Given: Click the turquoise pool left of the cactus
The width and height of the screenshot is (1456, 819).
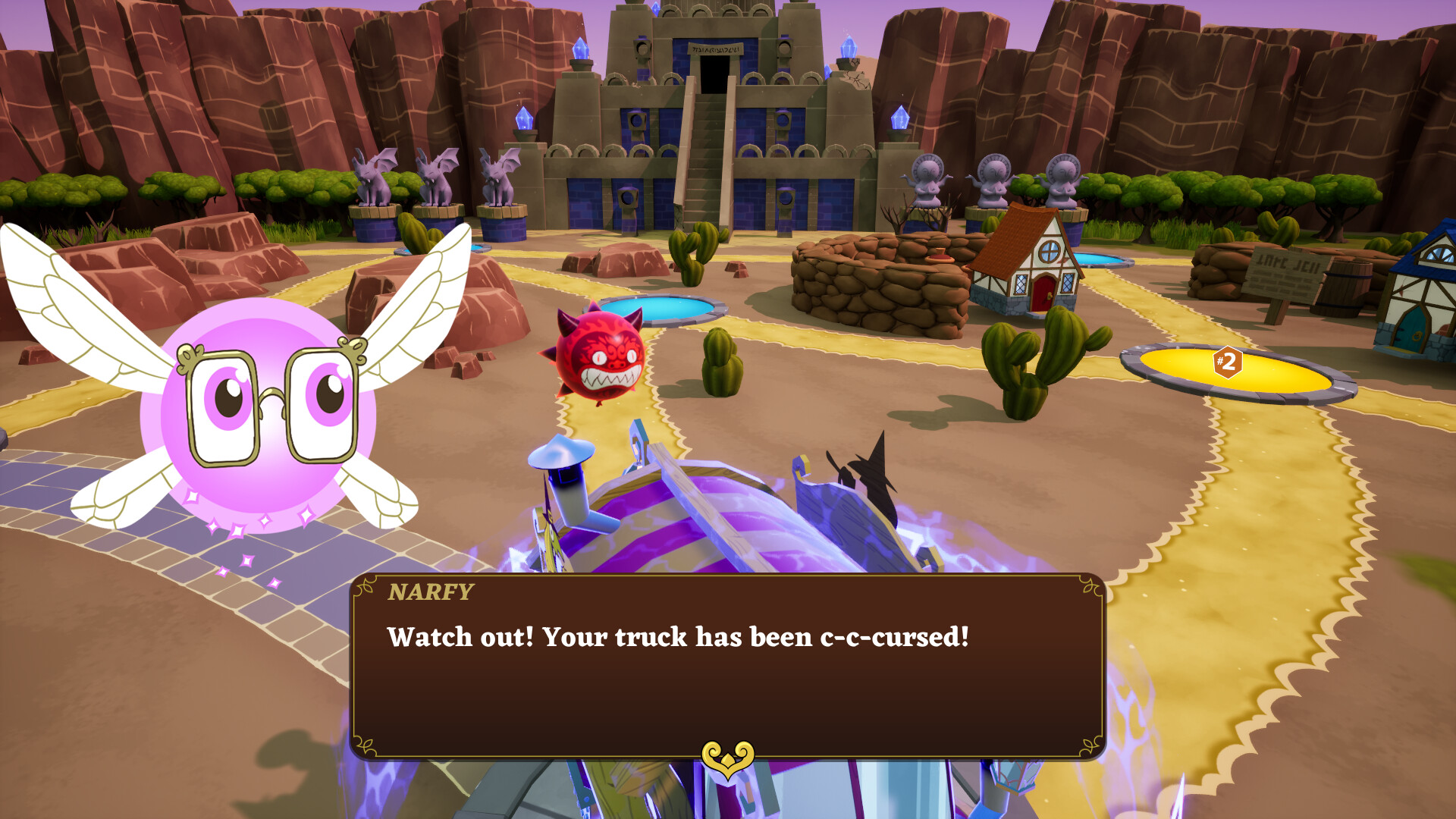Looking at the screenshot, I should point(667,309).
